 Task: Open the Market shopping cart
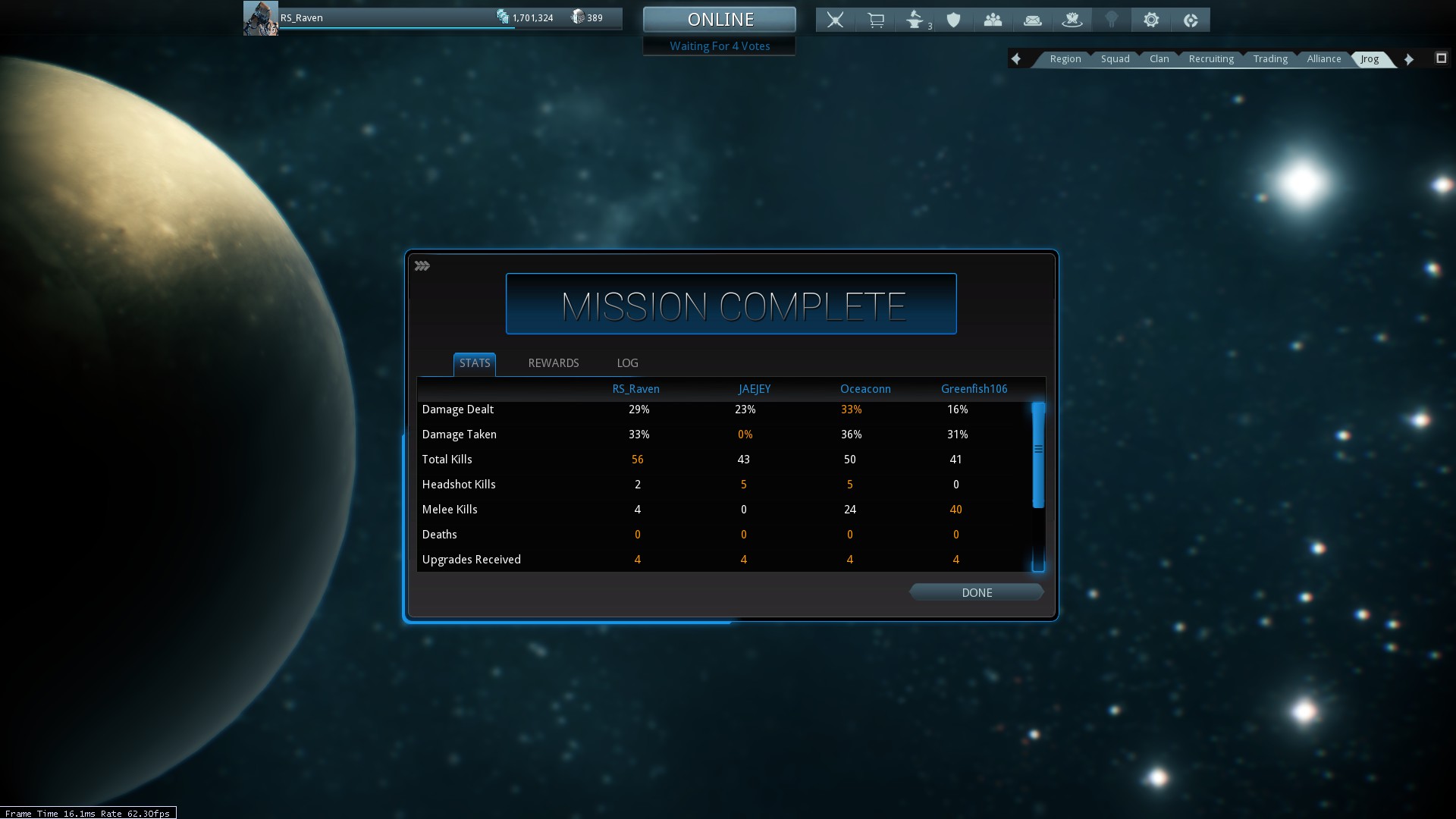pos(875,20)
